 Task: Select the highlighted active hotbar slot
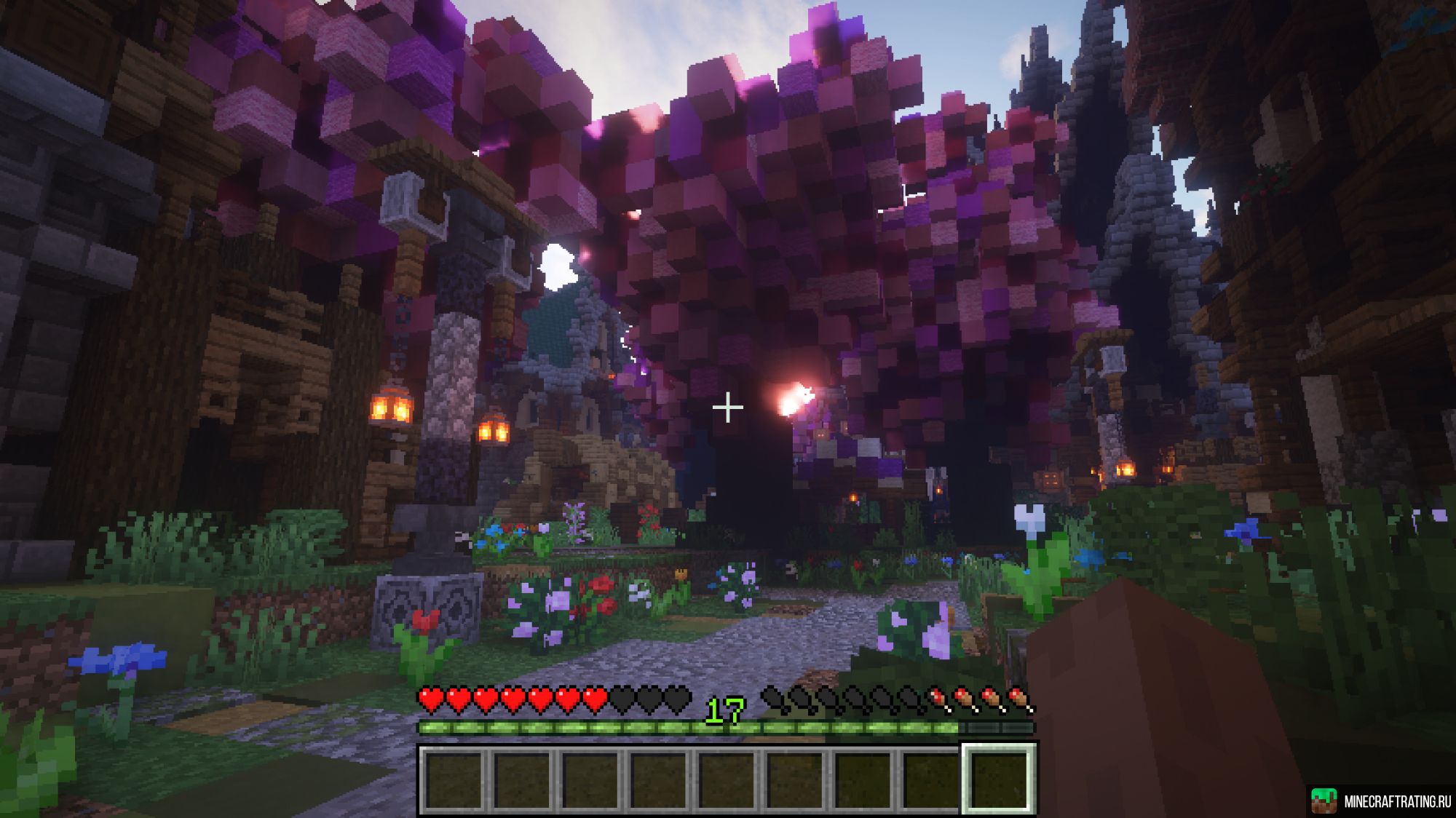pos(998,779)
